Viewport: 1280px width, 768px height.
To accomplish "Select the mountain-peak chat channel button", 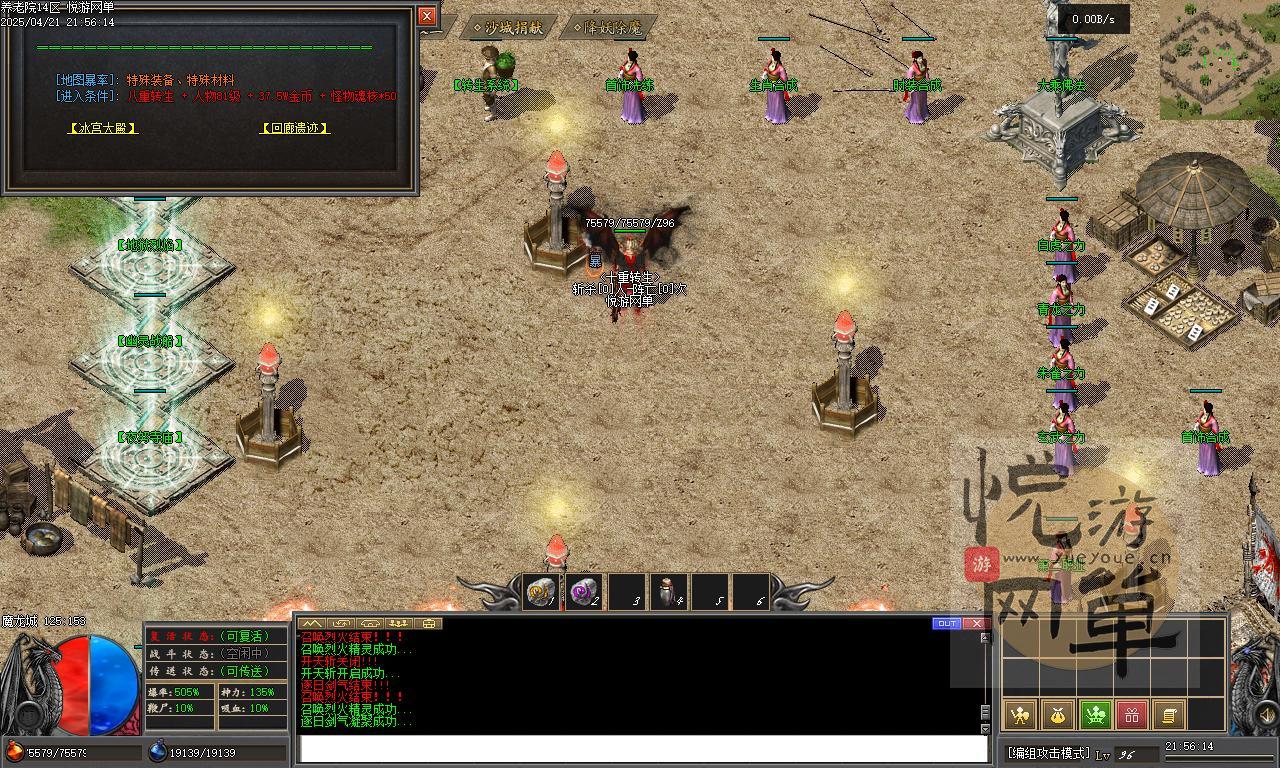I will [311, 623].
